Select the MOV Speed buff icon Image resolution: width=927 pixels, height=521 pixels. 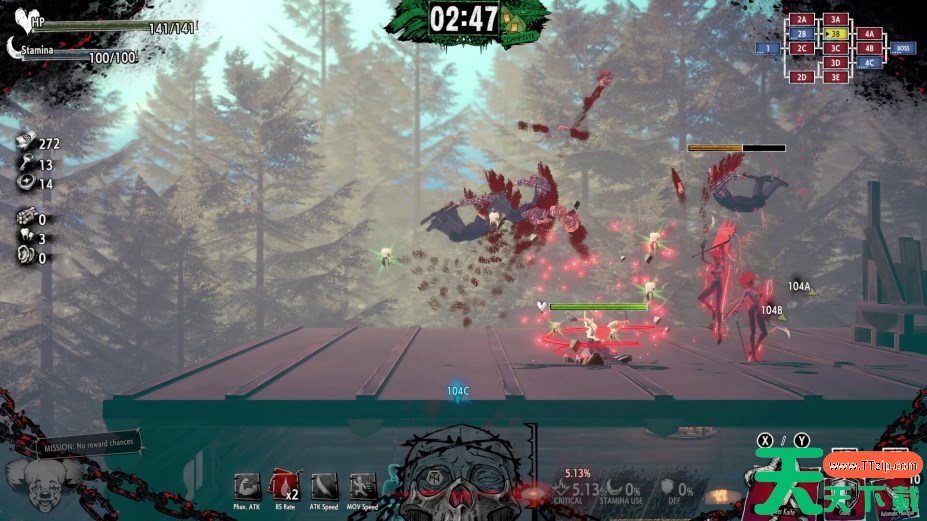pos(363,486)
